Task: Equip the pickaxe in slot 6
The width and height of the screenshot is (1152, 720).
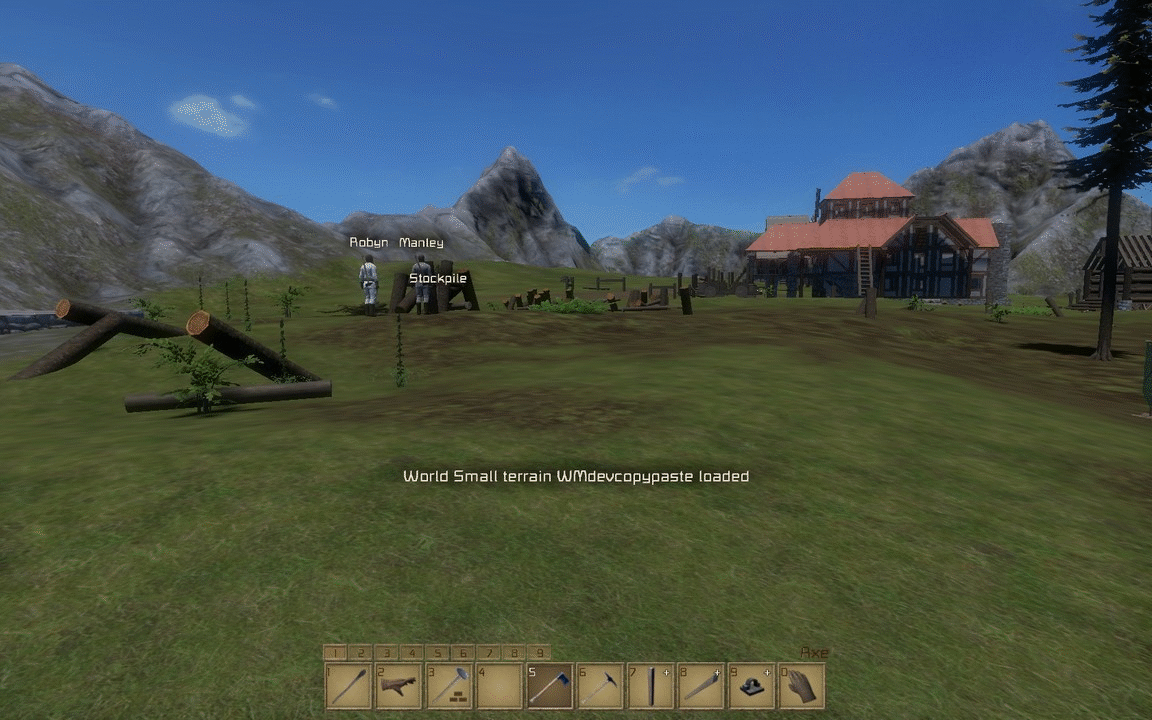Action: (x=600, y=686)
